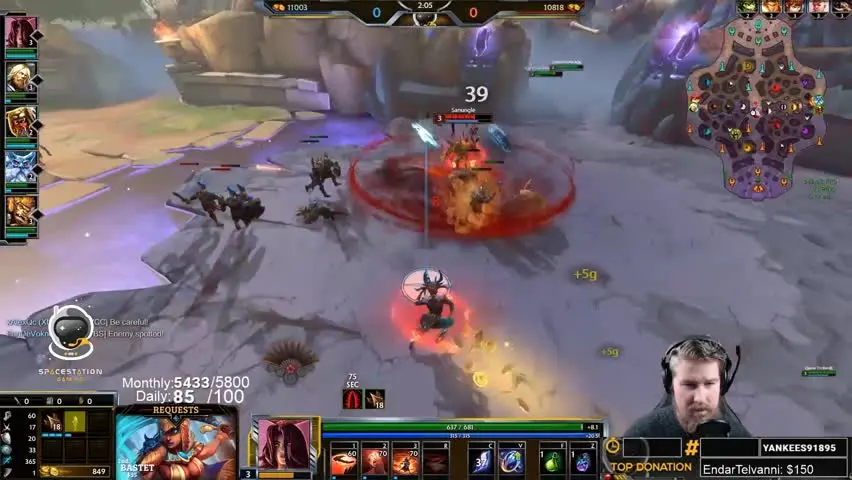Select the blonde-haired teammate portrait
The image size is (852, 480).
coord(21,77)
